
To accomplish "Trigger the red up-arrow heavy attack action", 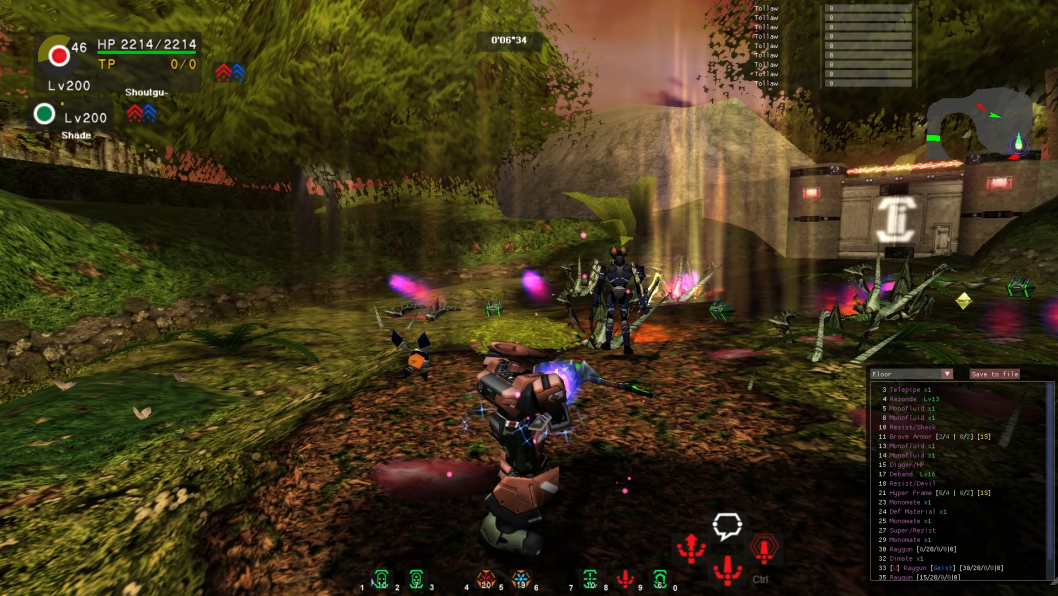I will [x=691, y=547].
